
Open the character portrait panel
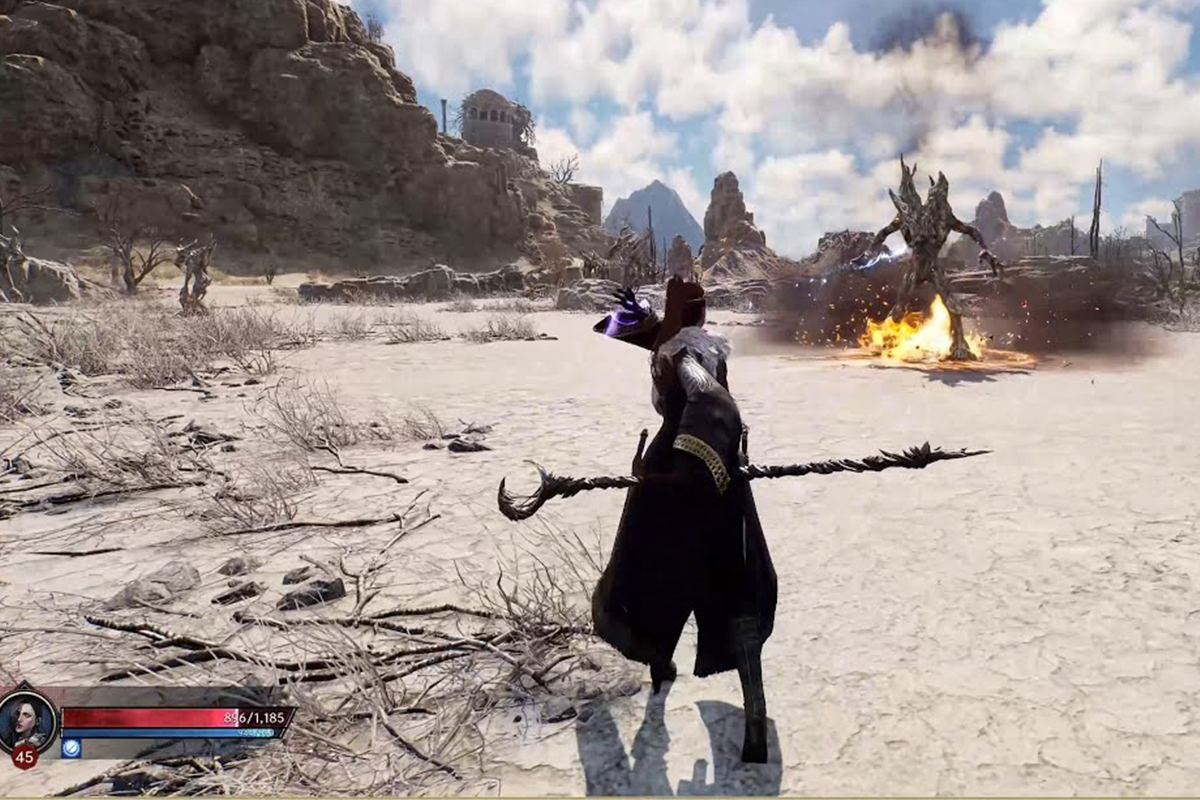pyautogui.click(x=28, y=721)
